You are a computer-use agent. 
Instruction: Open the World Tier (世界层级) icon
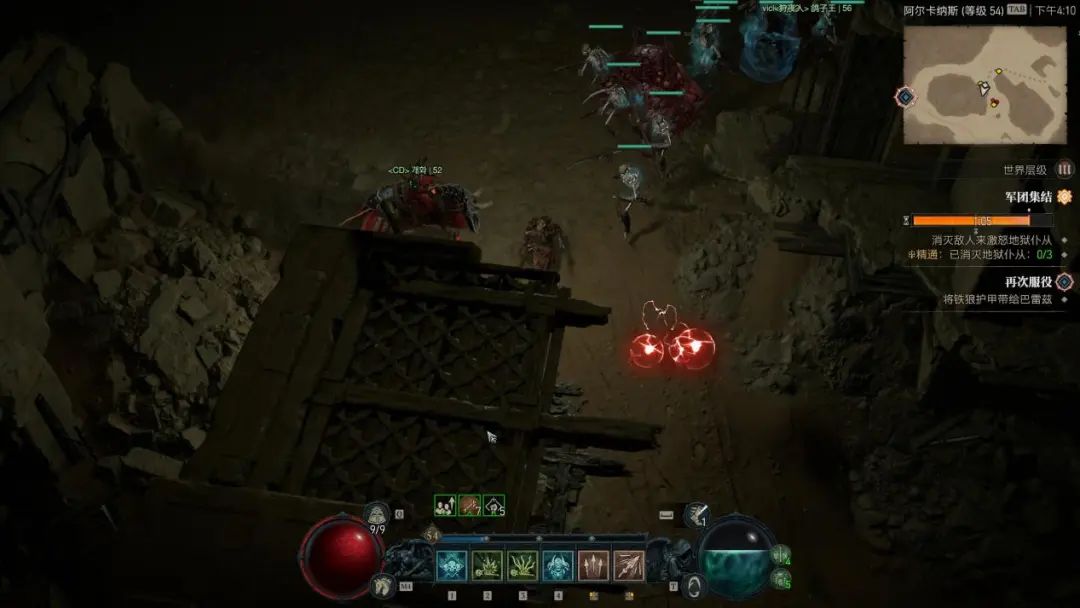[1065, 169]
